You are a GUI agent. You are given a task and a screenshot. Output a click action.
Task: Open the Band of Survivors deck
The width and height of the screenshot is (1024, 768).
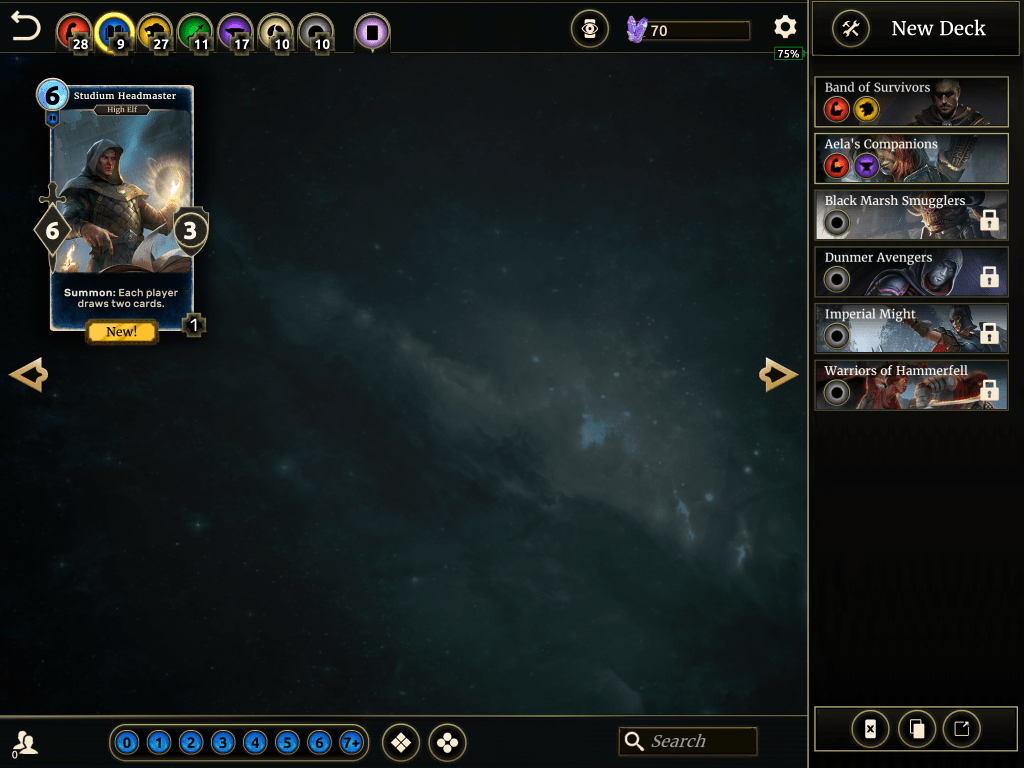911,102
